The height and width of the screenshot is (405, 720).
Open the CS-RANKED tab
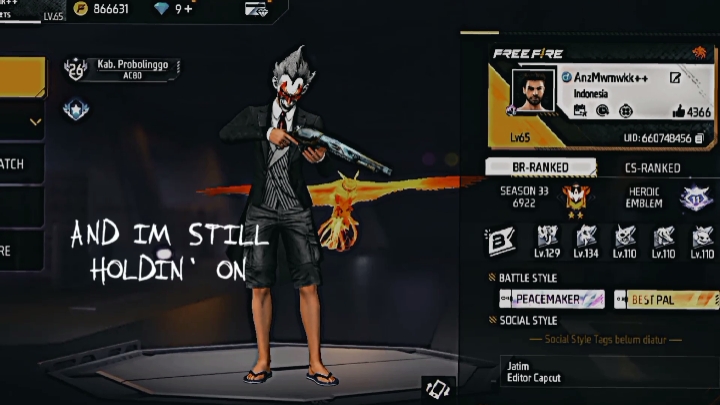coord(652,168)
